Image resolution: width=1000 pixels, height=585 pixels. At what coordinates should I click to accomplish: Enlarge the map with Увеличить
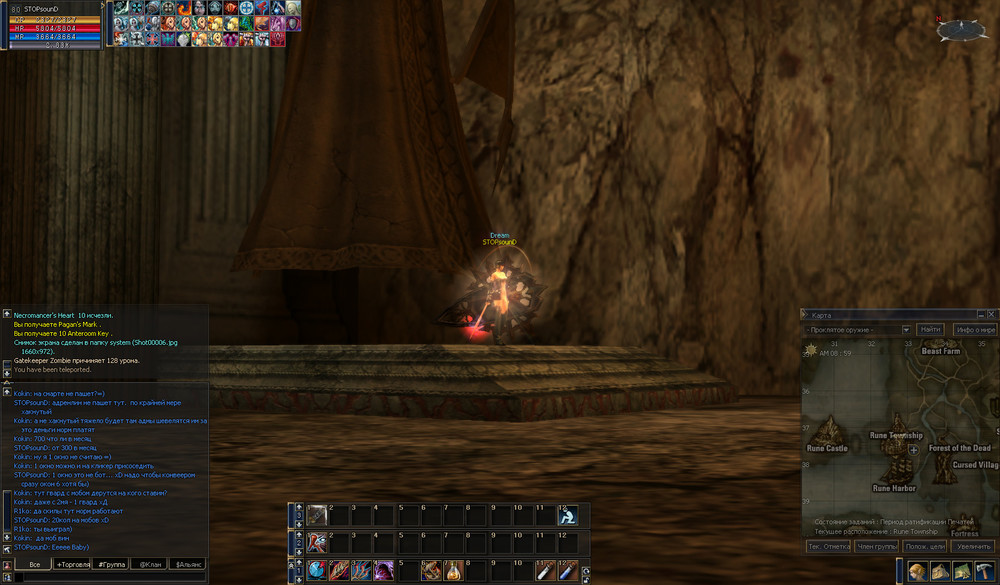click(973, 546)
